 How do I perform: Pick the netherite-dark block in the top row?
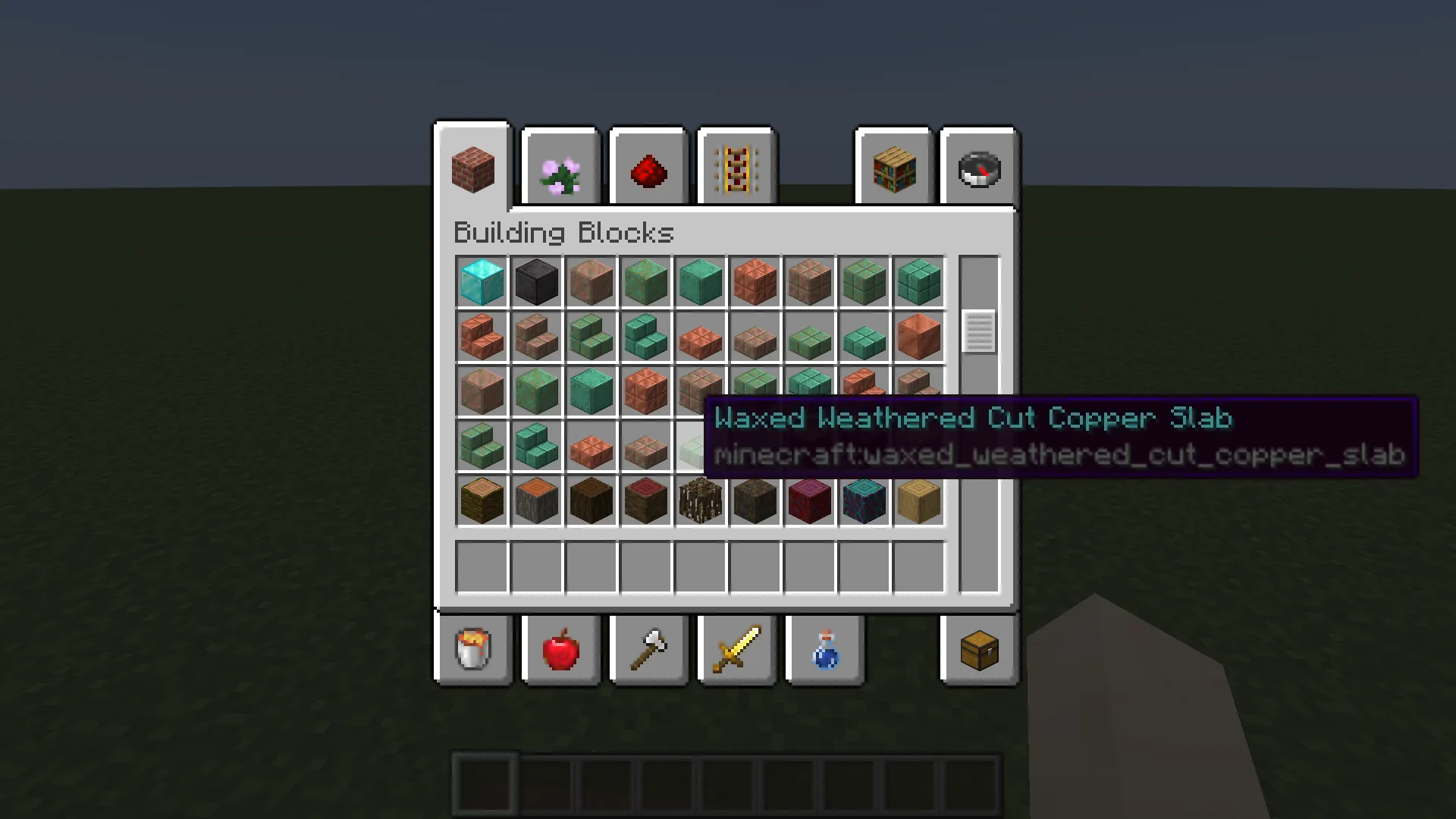(536, 282)
